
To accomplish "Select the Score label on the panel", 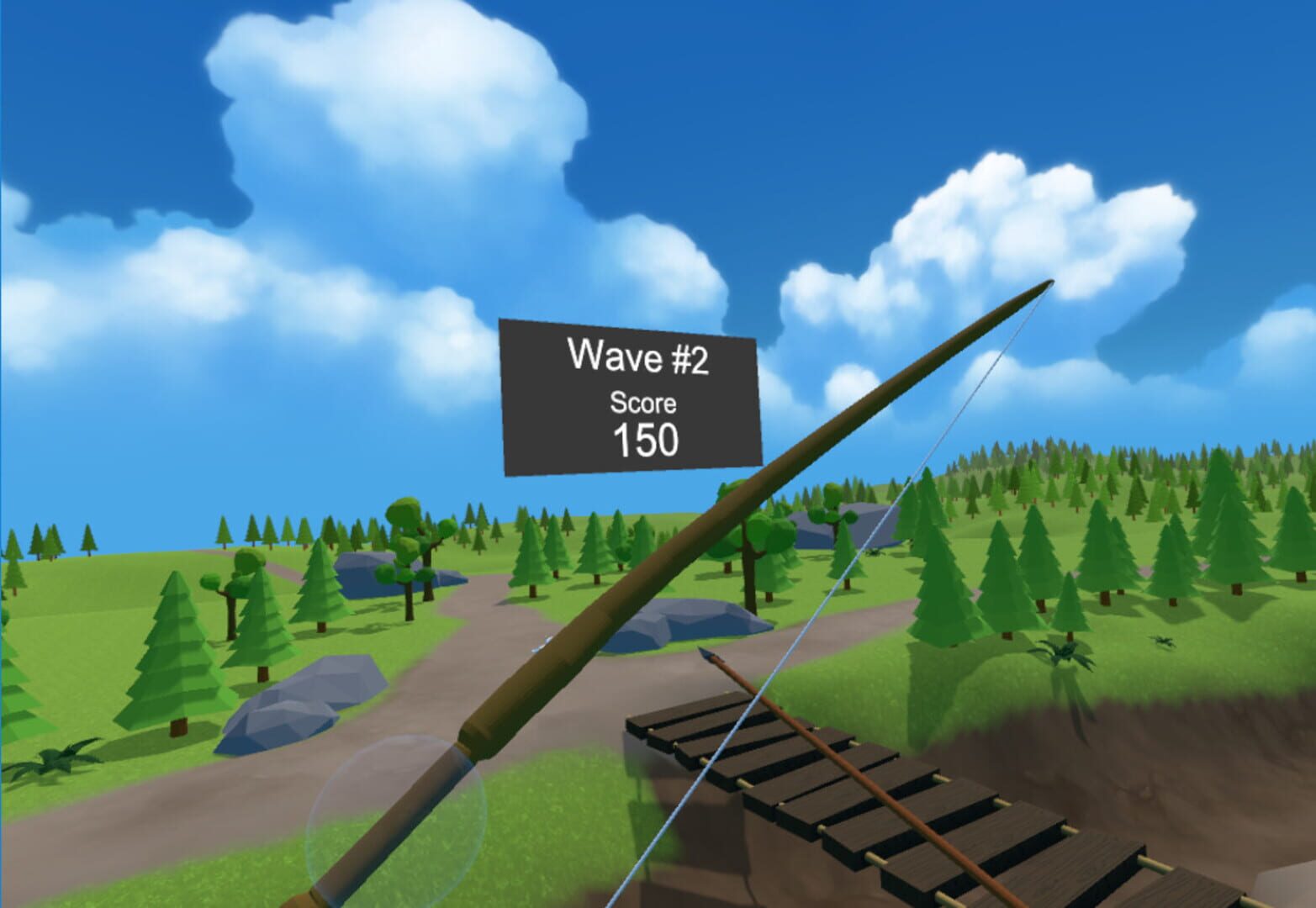I will coord(642,404).
